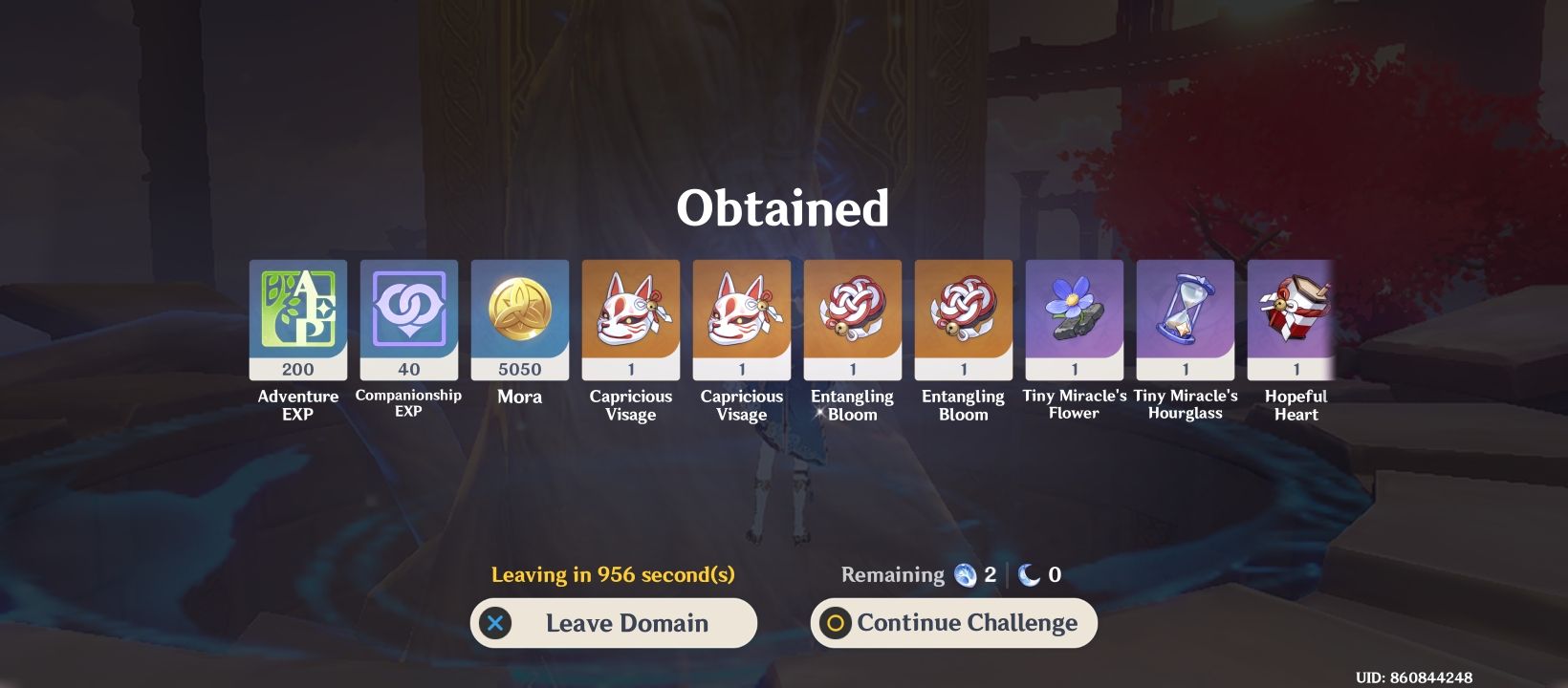Click the first Capricious Visage artifact

630,315
